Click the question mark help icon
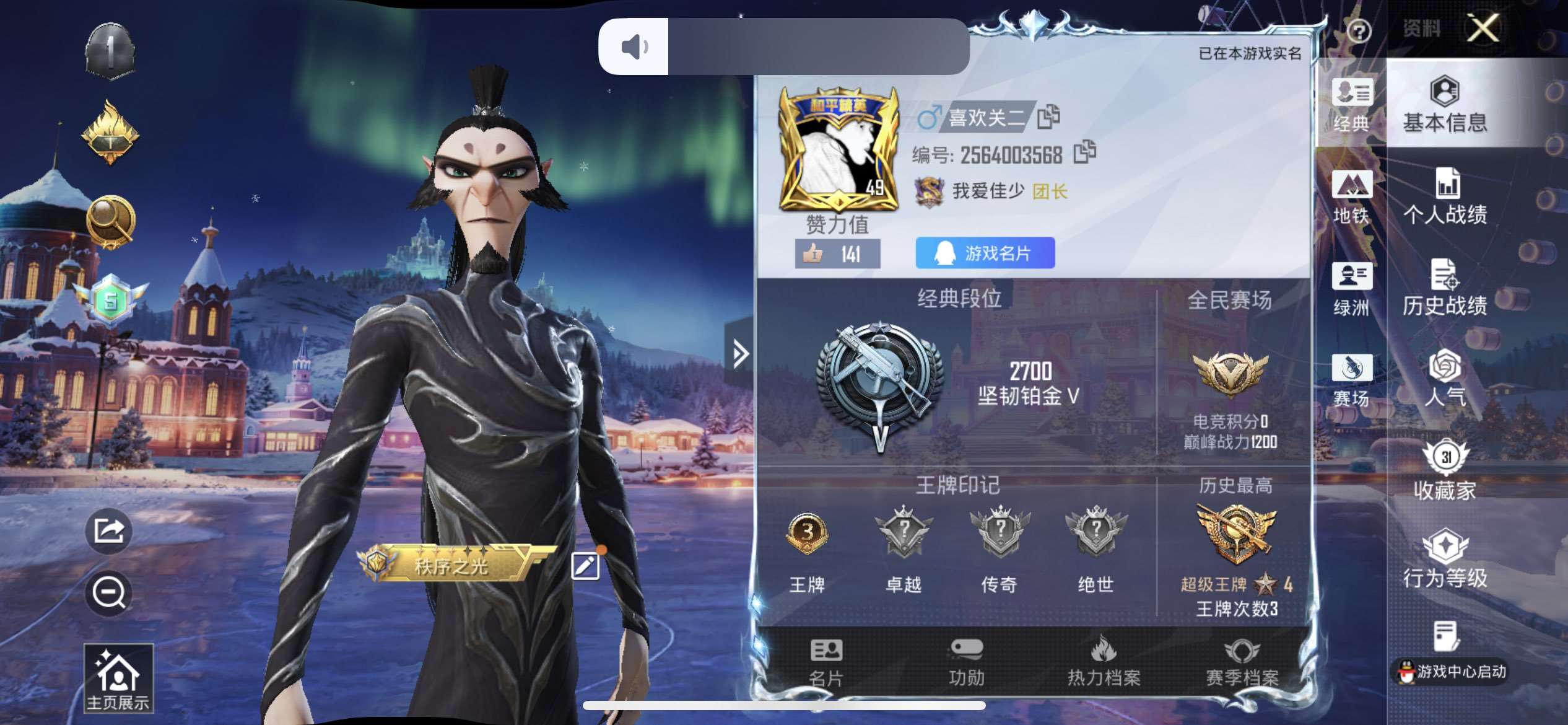The image size is (1568, 725). click(1359, 30)
